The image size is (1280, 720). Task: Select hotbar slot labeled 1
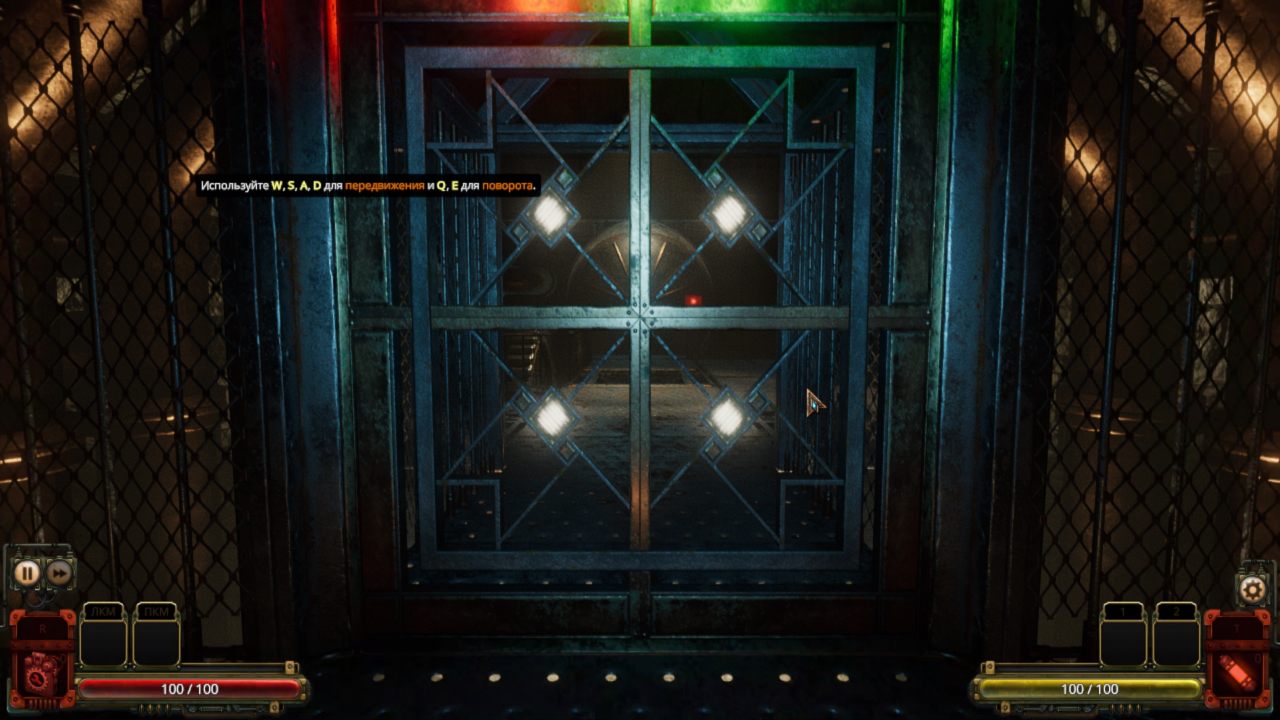[1122, 643]
